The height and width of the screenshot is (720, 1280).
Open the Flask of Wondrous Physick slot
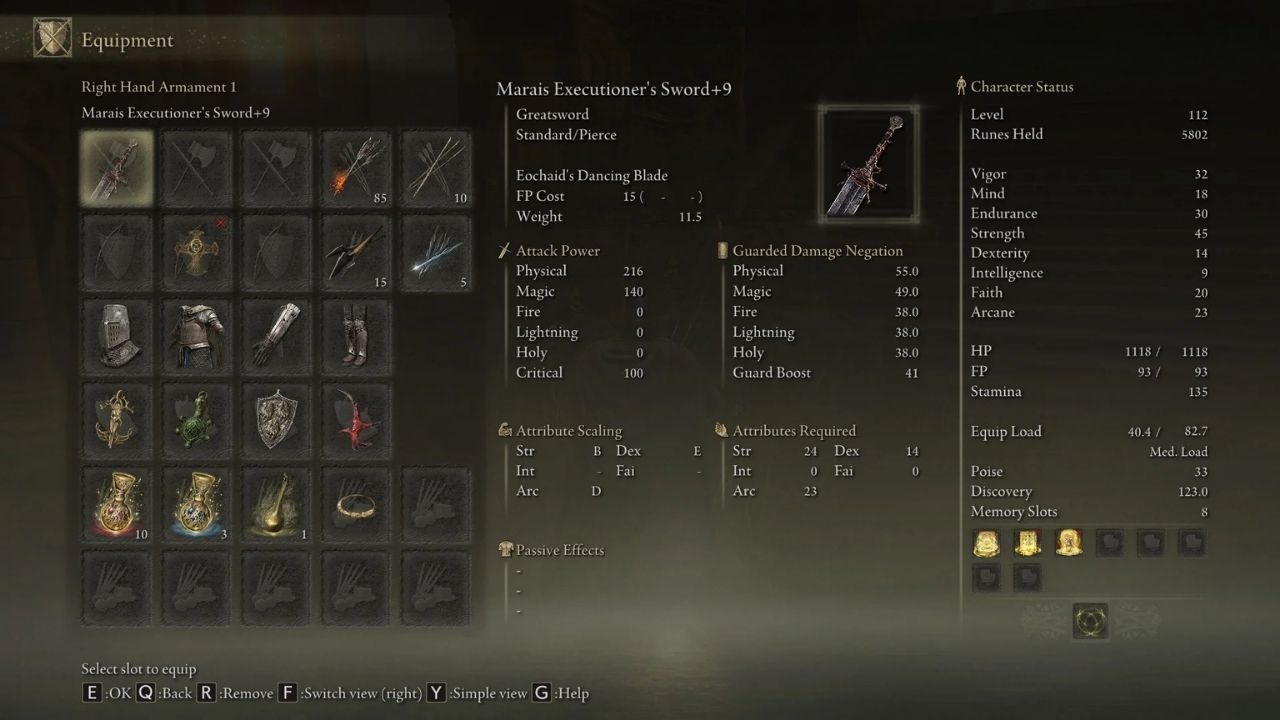tap(276, 505)
